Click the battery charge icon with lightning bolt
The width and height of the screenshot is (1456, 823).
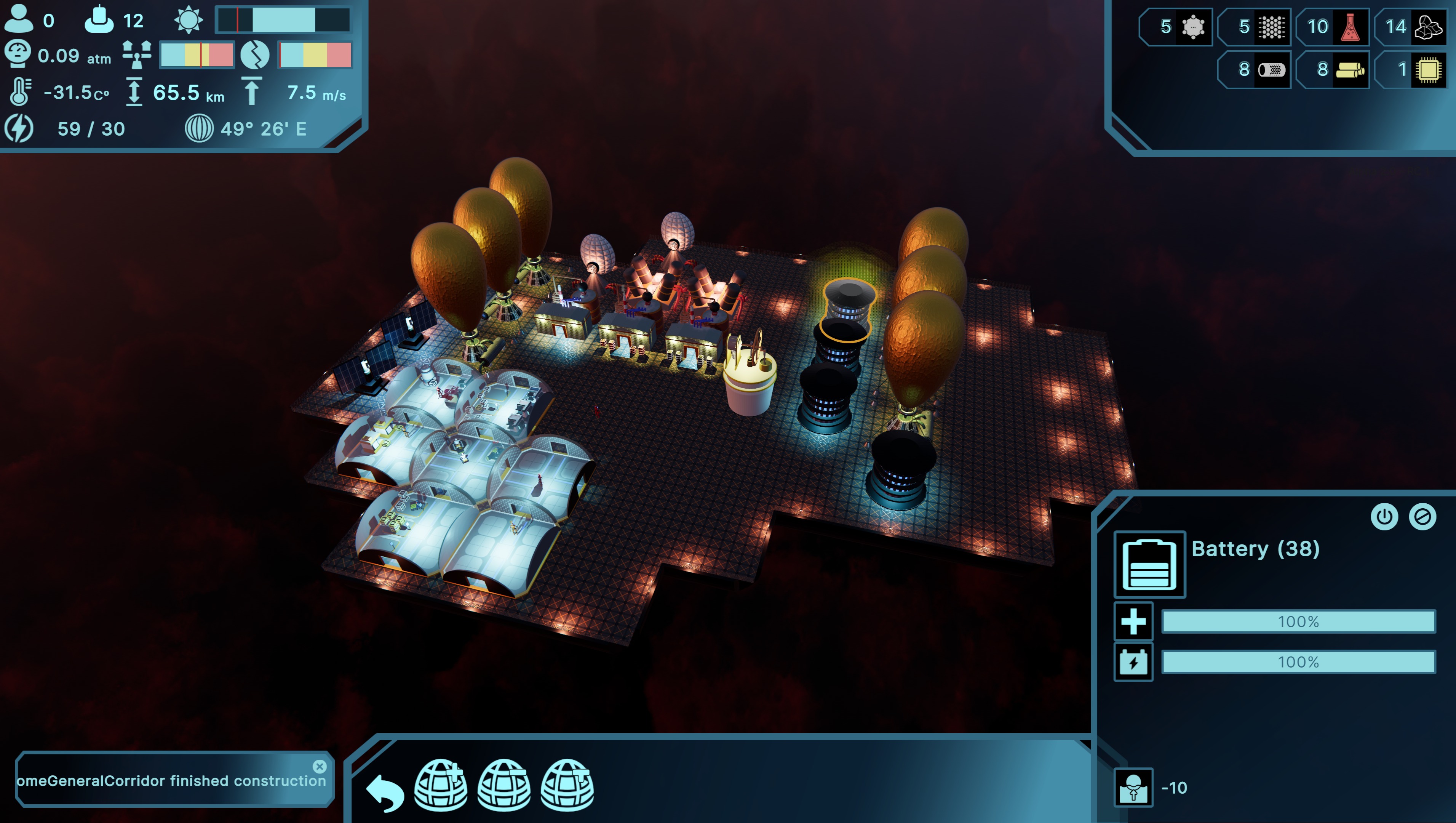(1133, 662)
